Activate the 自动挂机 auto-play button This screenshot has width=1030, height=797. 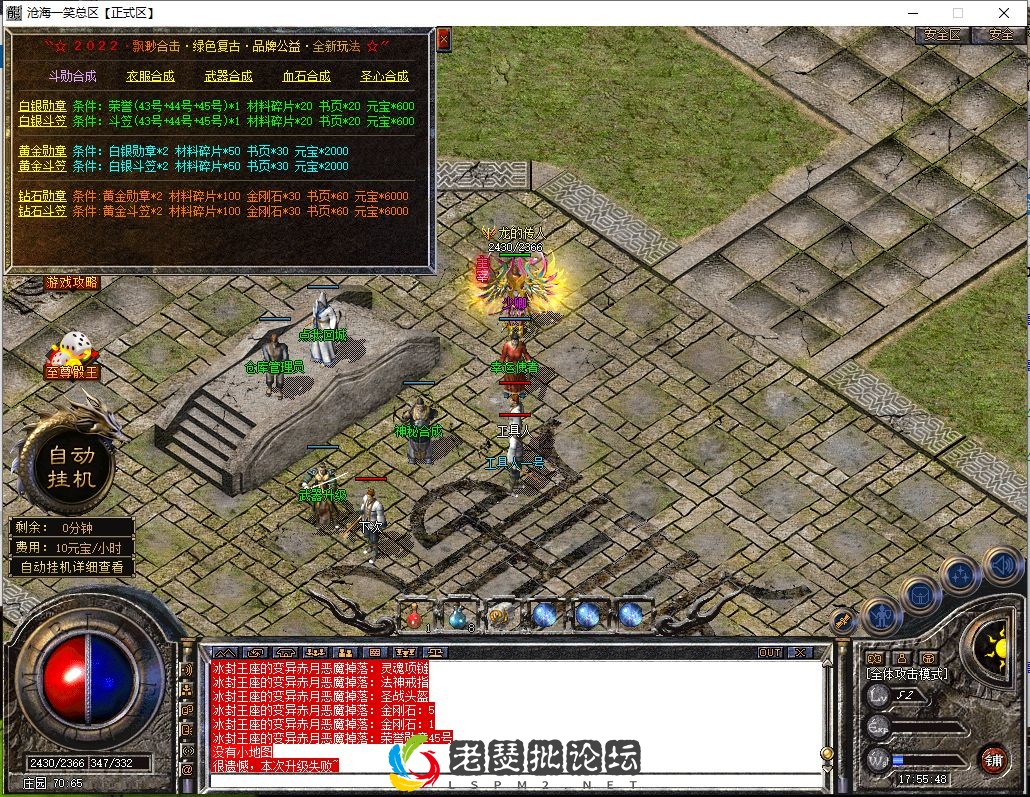click(72, 466)
